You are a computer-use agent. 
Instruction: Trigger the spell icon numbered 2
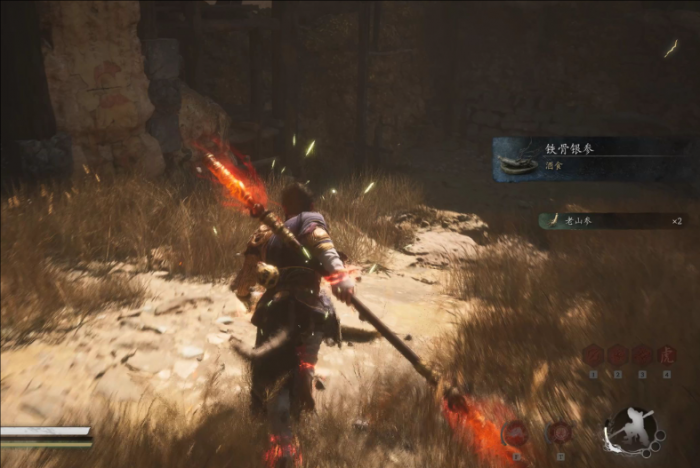pos(618,355)
